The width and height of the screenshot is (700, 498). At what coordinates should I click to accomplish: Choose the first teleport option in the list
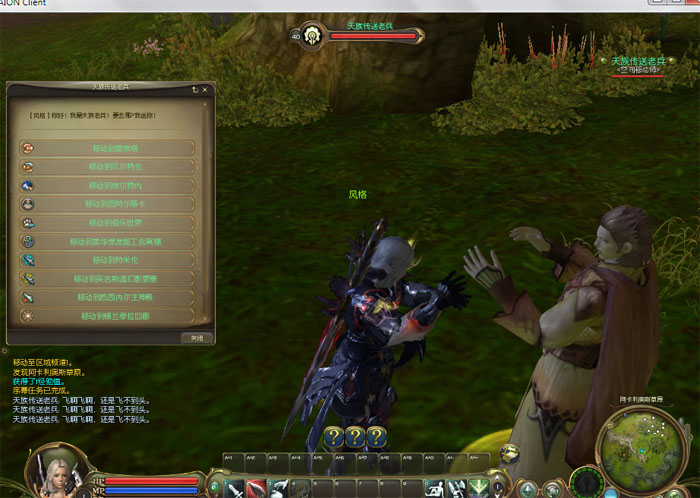pos(106,148)
